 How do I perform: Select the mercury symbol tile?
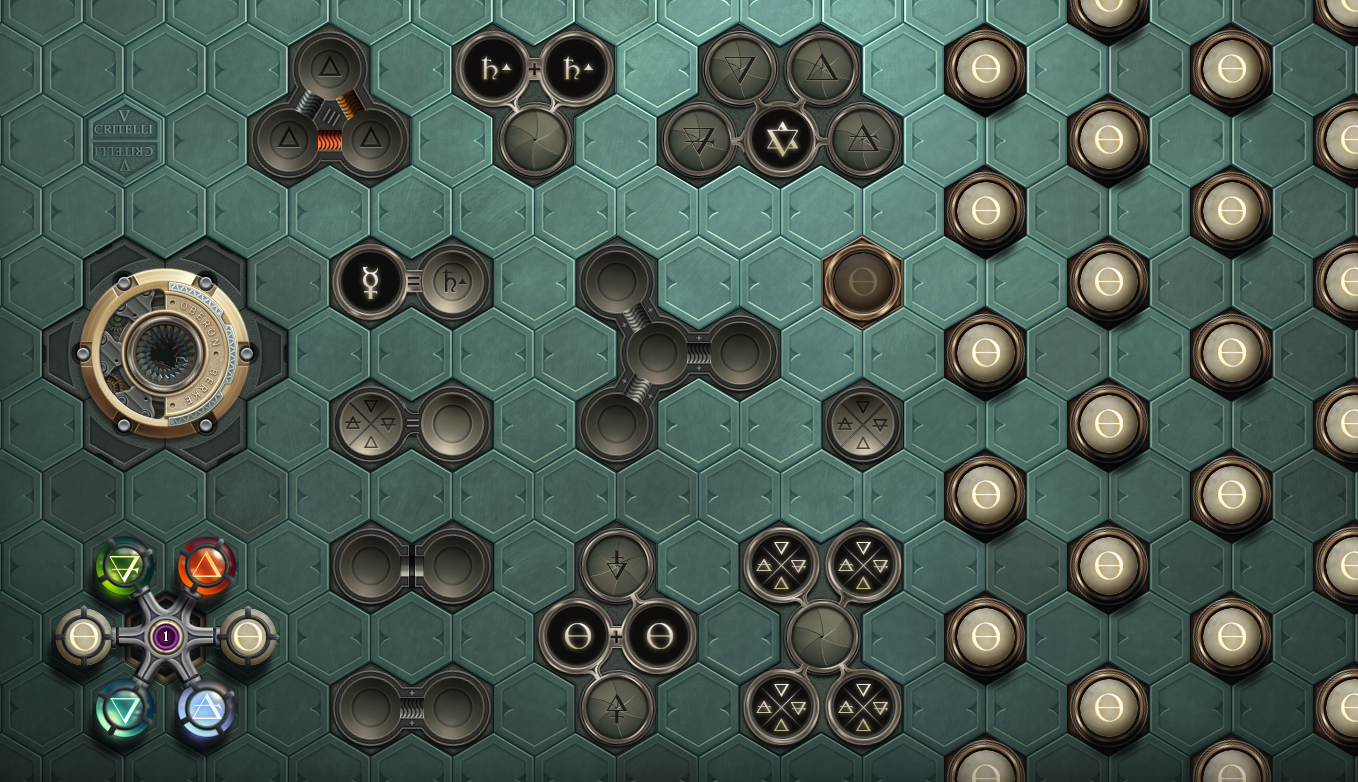point(370,282)
